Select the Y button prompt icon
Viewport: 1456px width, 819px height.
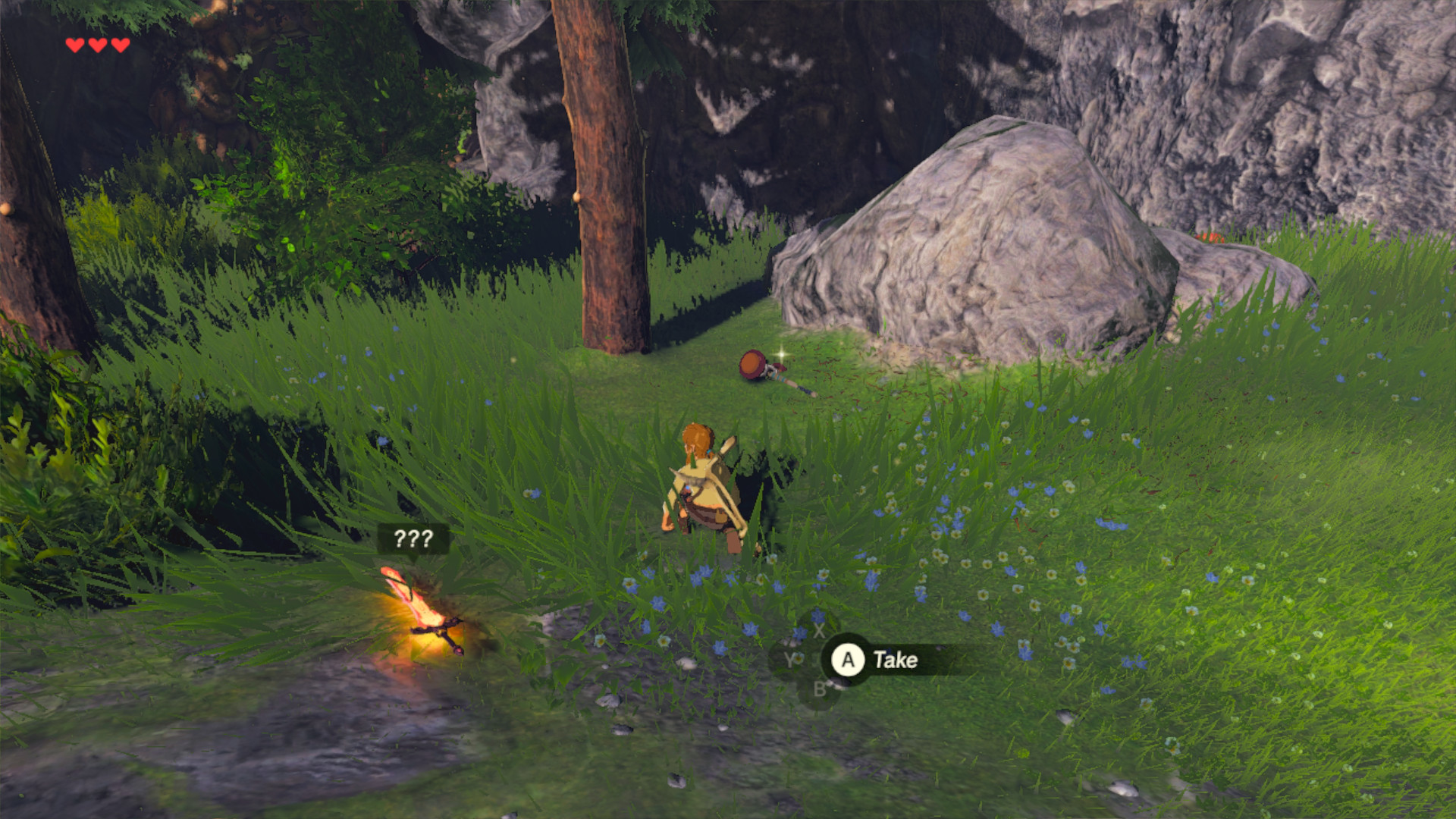[x=792, y=657]
